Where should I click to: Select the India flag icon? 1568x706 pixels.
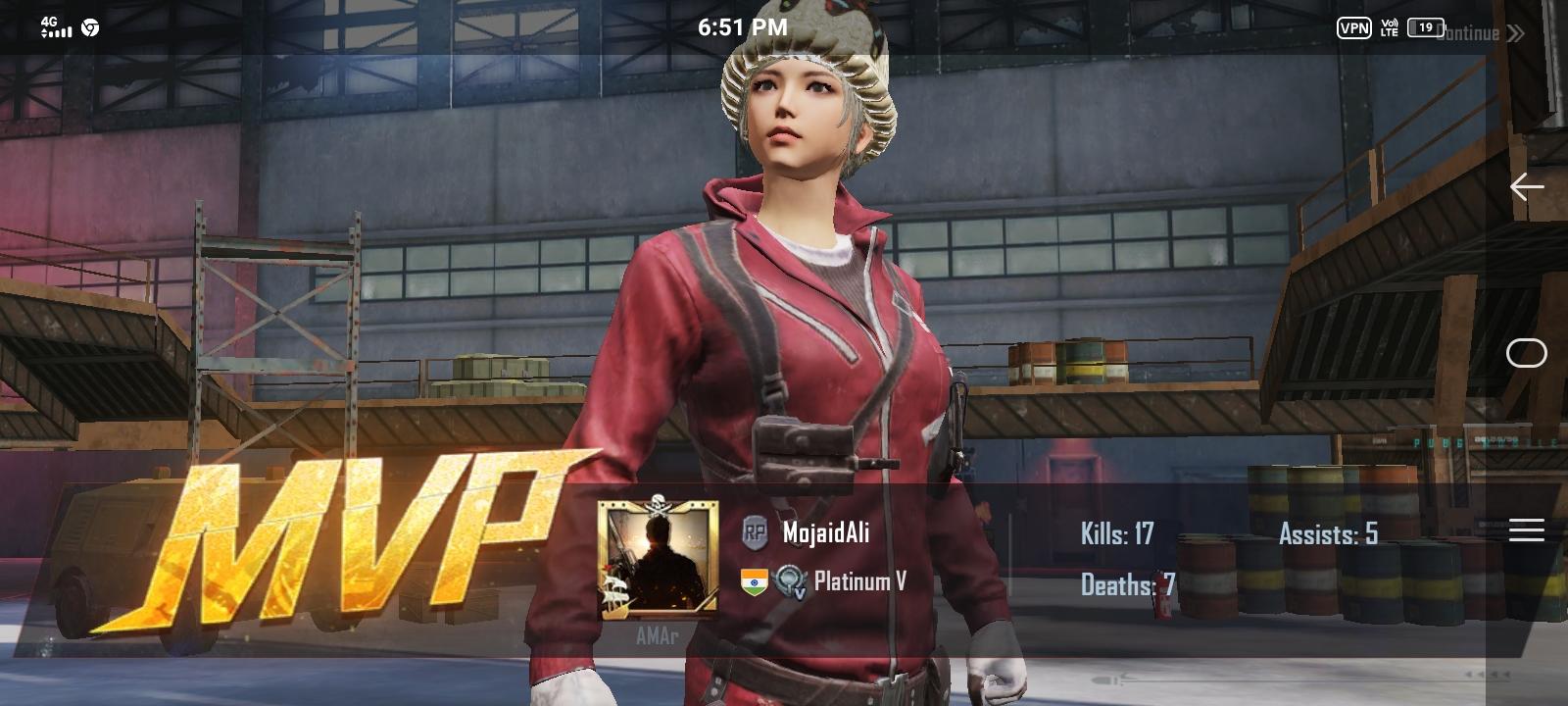click(x=752, y=580)
